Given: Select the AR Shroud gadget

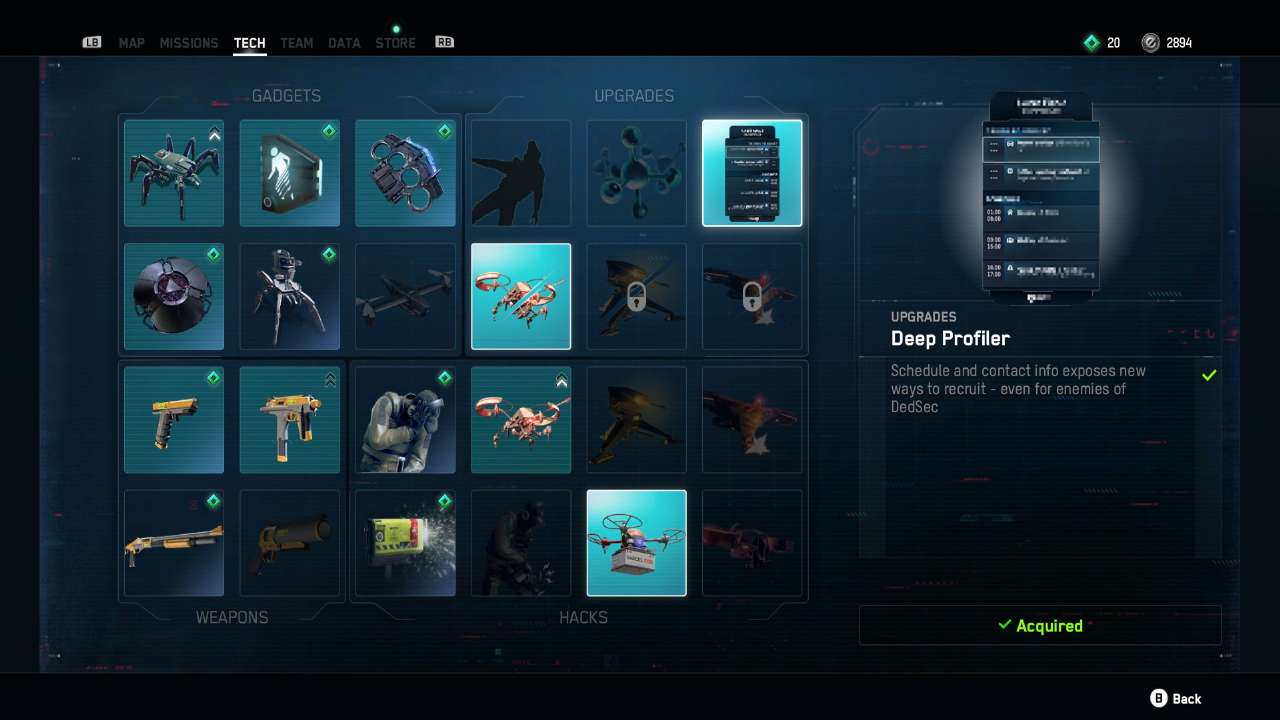Looking at the screenshot, I should coord(289,172).
